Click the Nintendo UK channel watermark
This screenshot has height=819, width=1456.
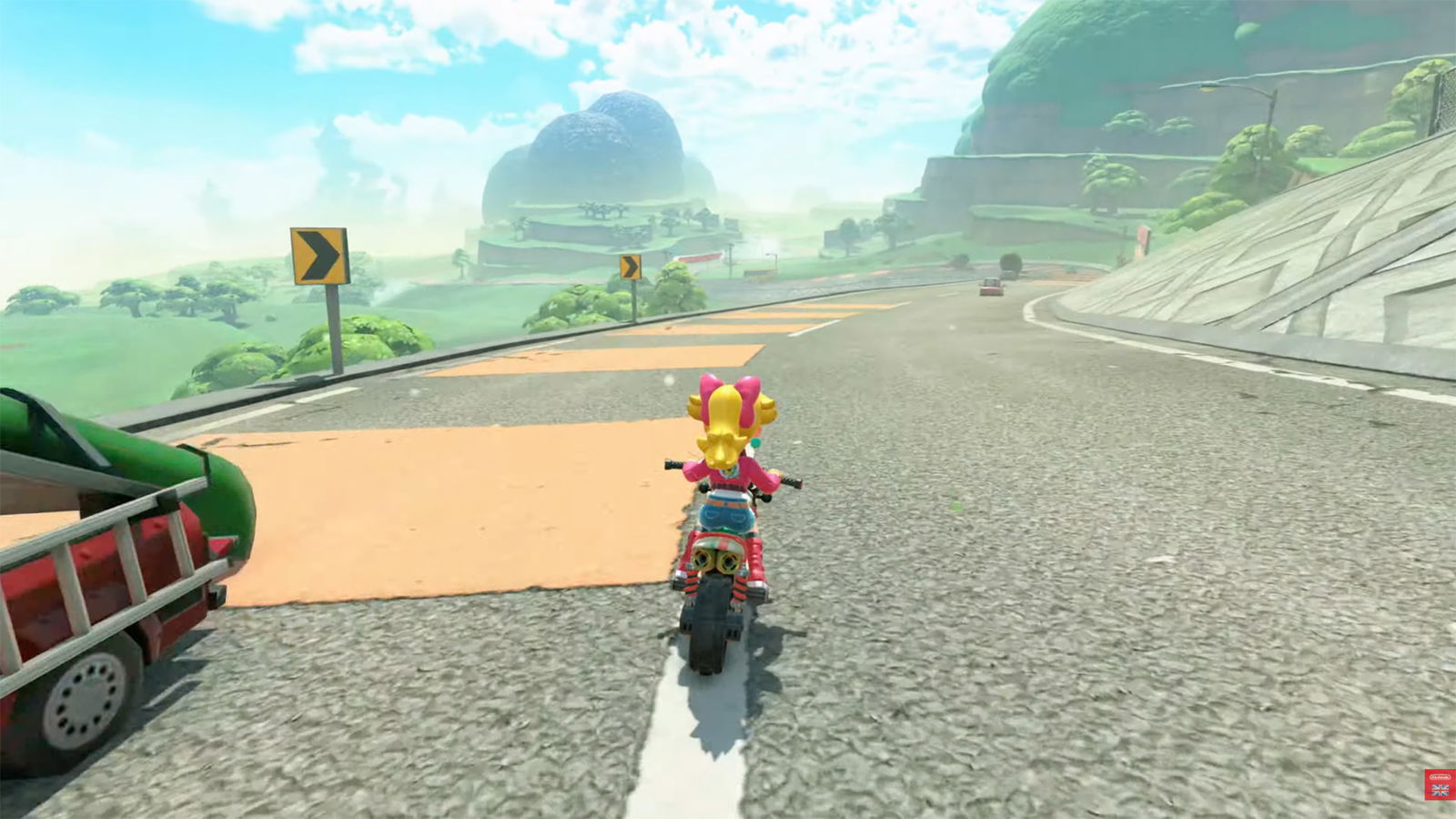(1439, 784)
